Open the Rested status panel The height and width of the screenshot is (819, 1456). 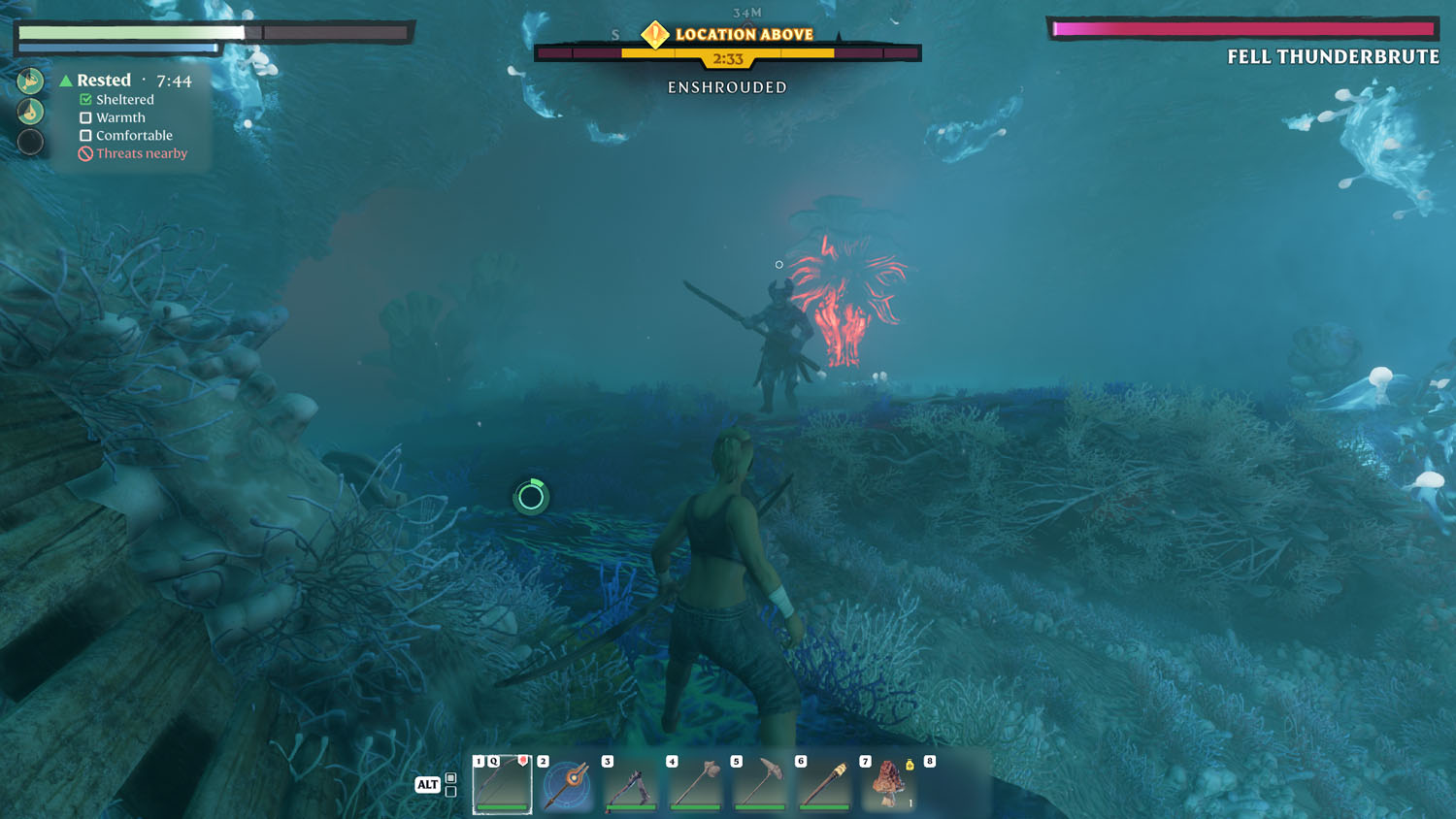pyautogui.click(x=104, y=81)
